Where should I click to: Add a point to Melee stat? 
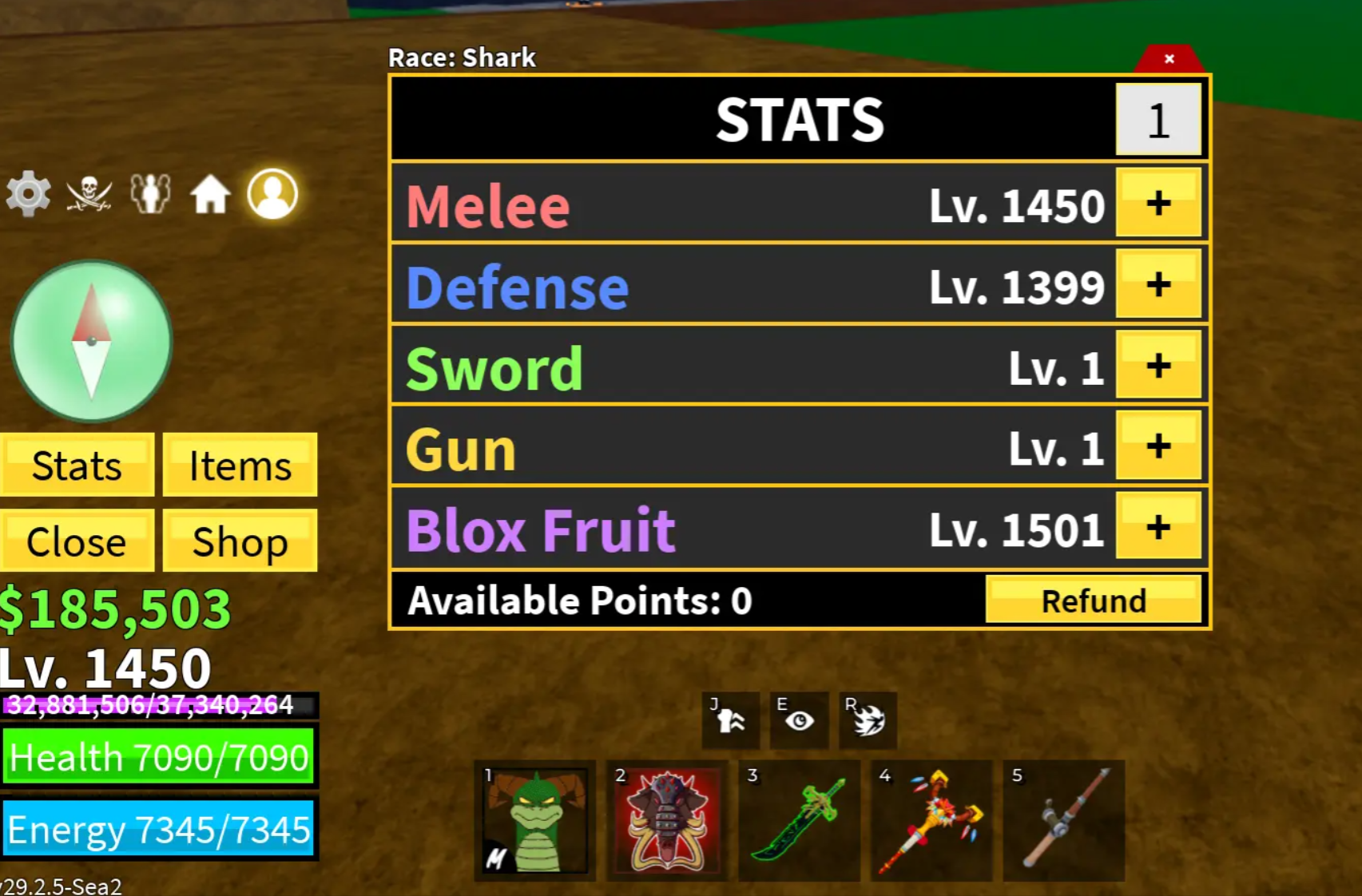(x=1158, y=204)
